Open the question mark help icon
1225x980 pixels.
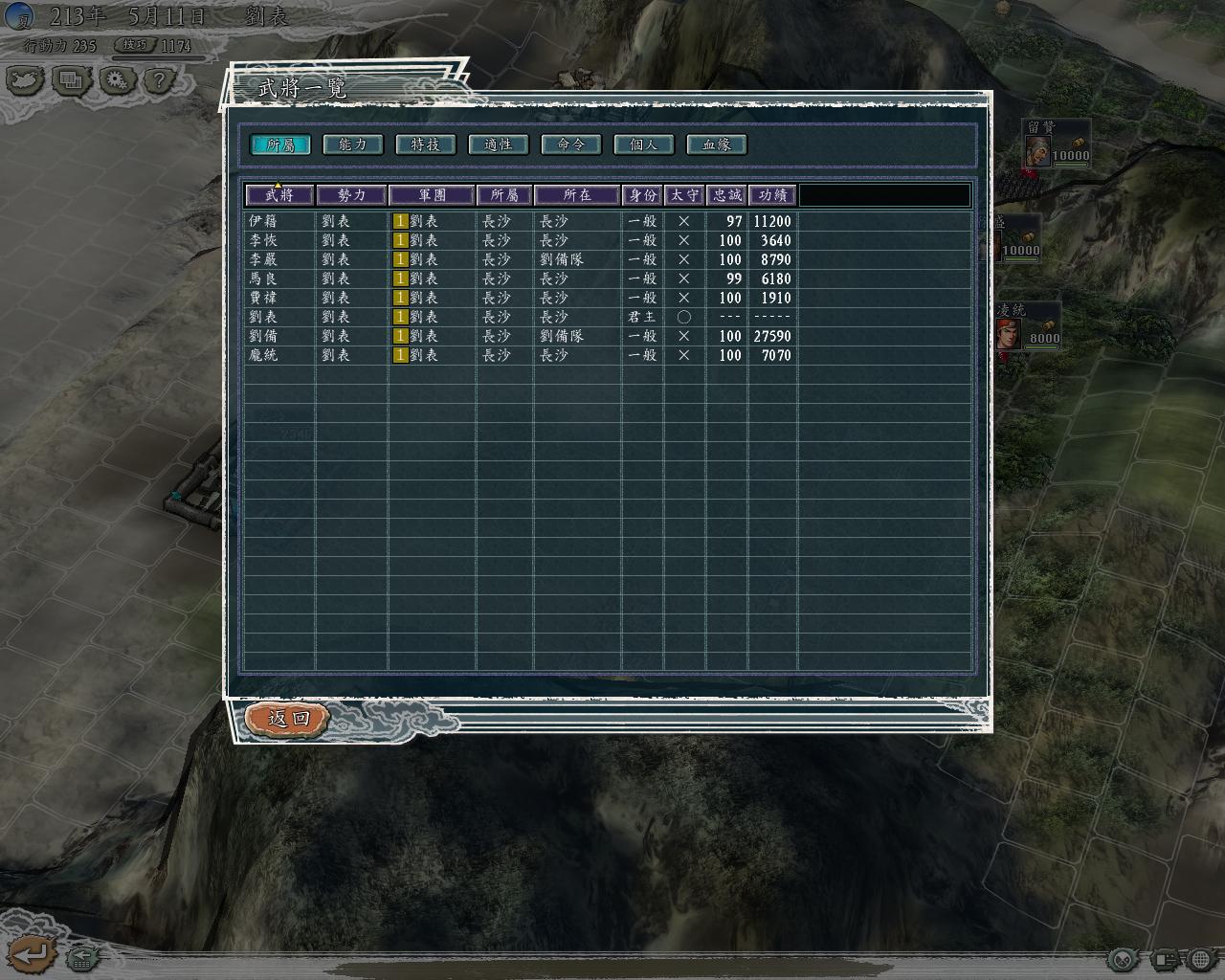coord(159,80)
